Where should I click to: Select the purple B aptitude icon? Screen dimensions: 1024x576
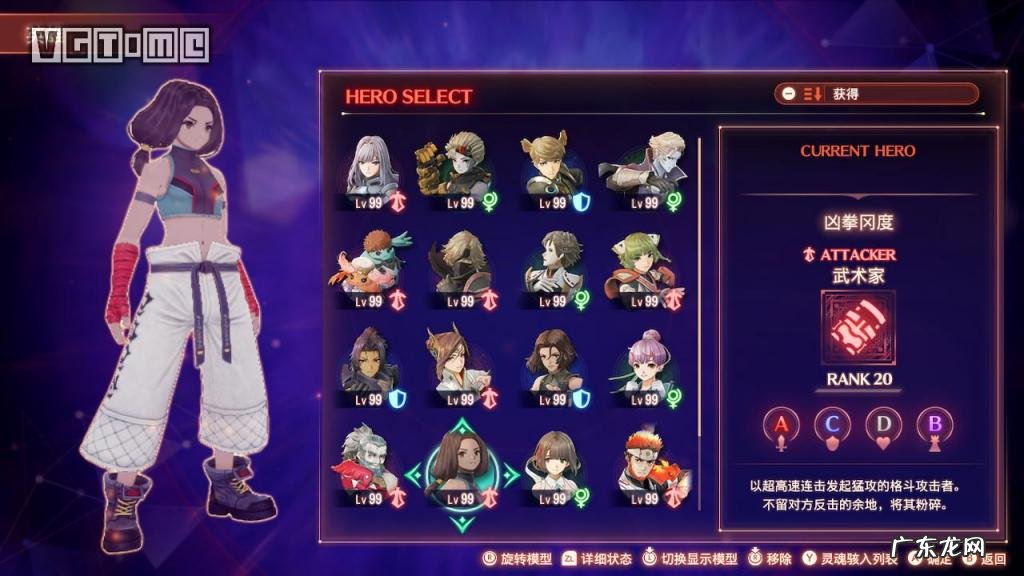pyautogui.click(x=934, y=425)
